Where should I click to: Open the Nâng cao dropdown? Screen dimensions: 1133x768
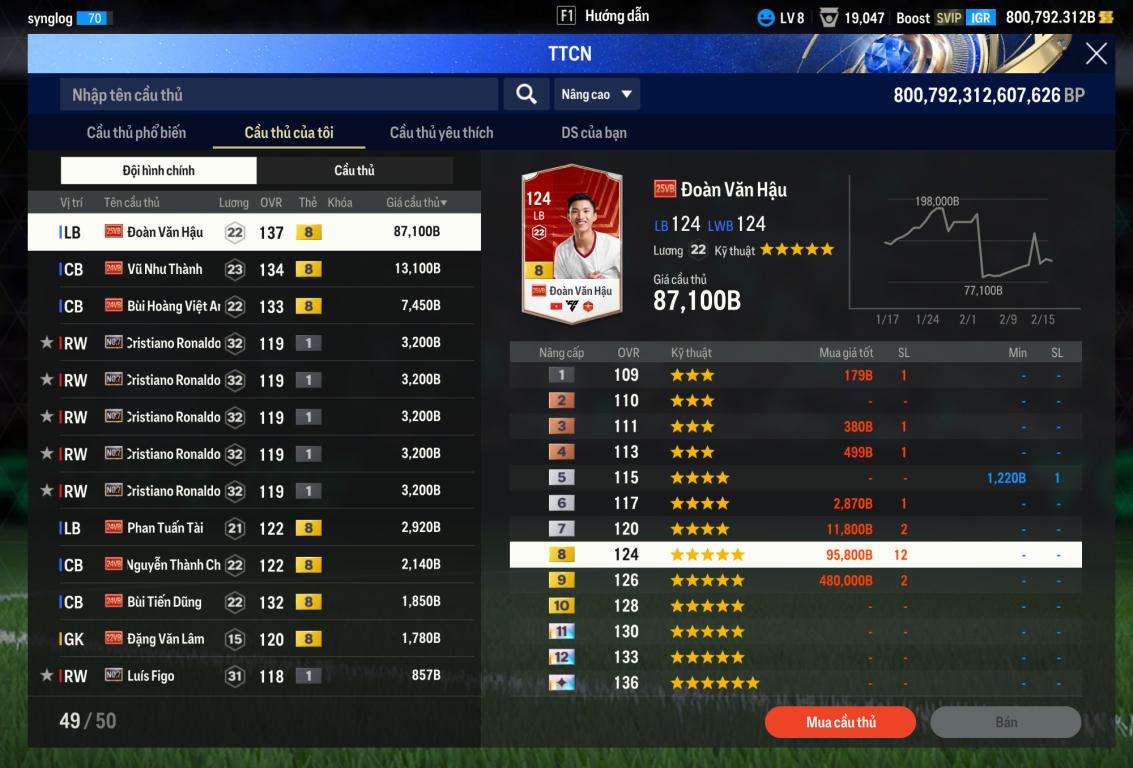597,95
